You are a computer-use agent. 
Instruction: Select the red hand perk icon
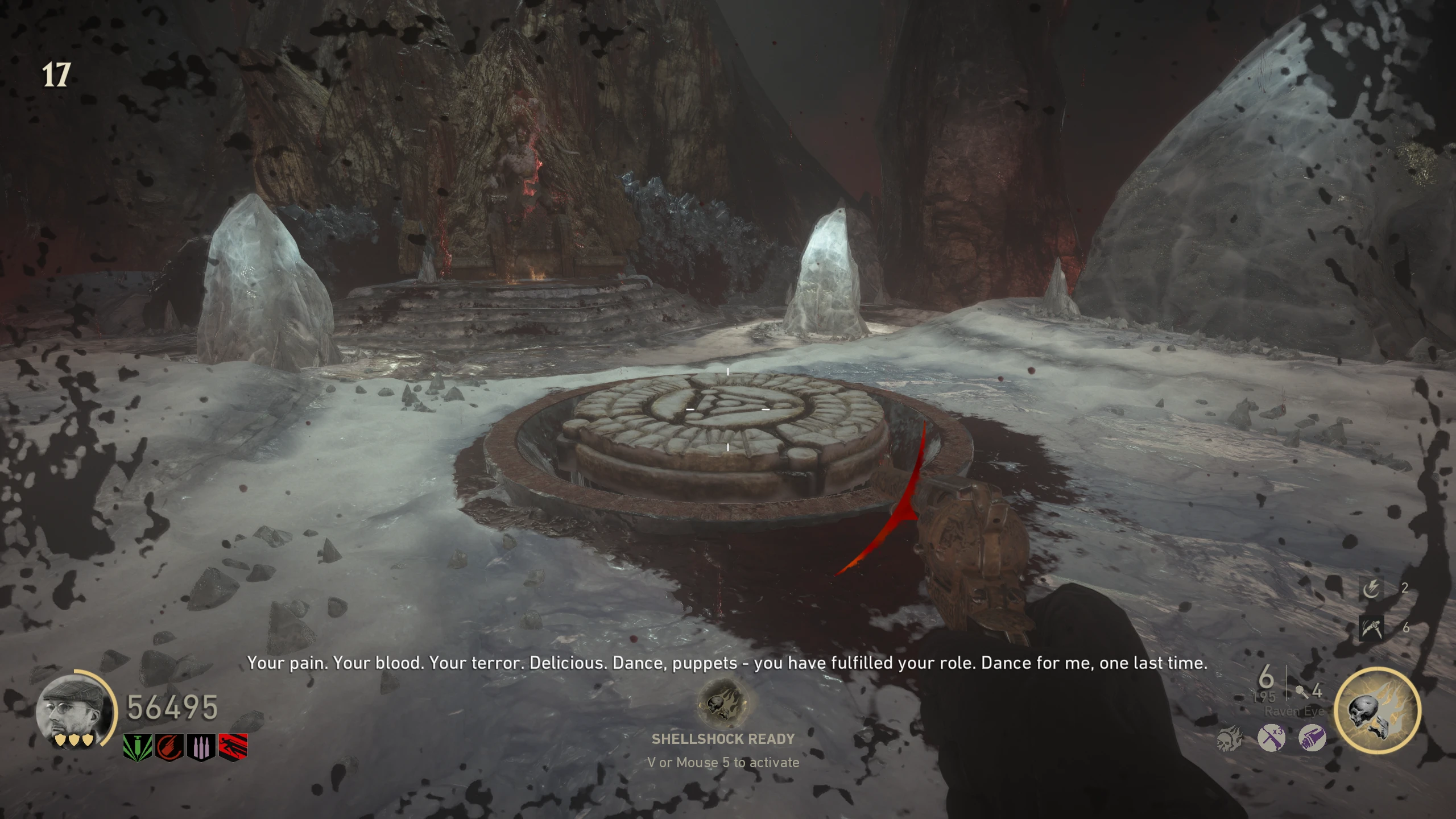[169, 746]
